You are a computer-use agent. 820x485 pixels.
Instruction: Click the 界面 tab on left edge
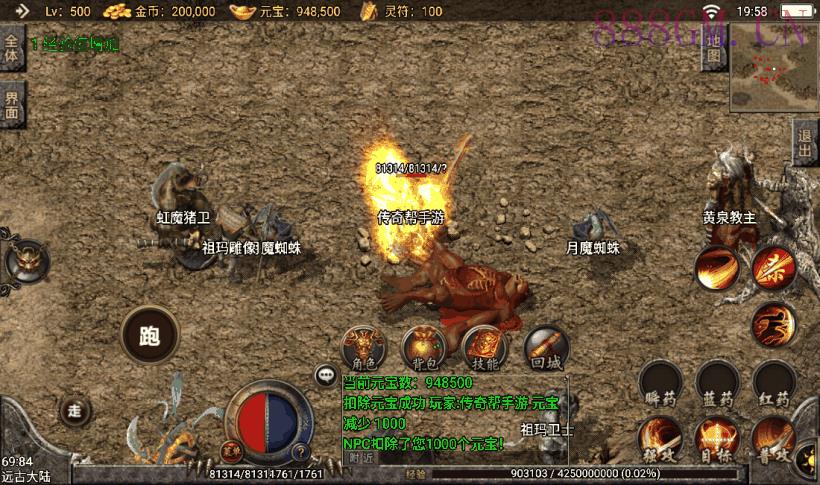11,104
